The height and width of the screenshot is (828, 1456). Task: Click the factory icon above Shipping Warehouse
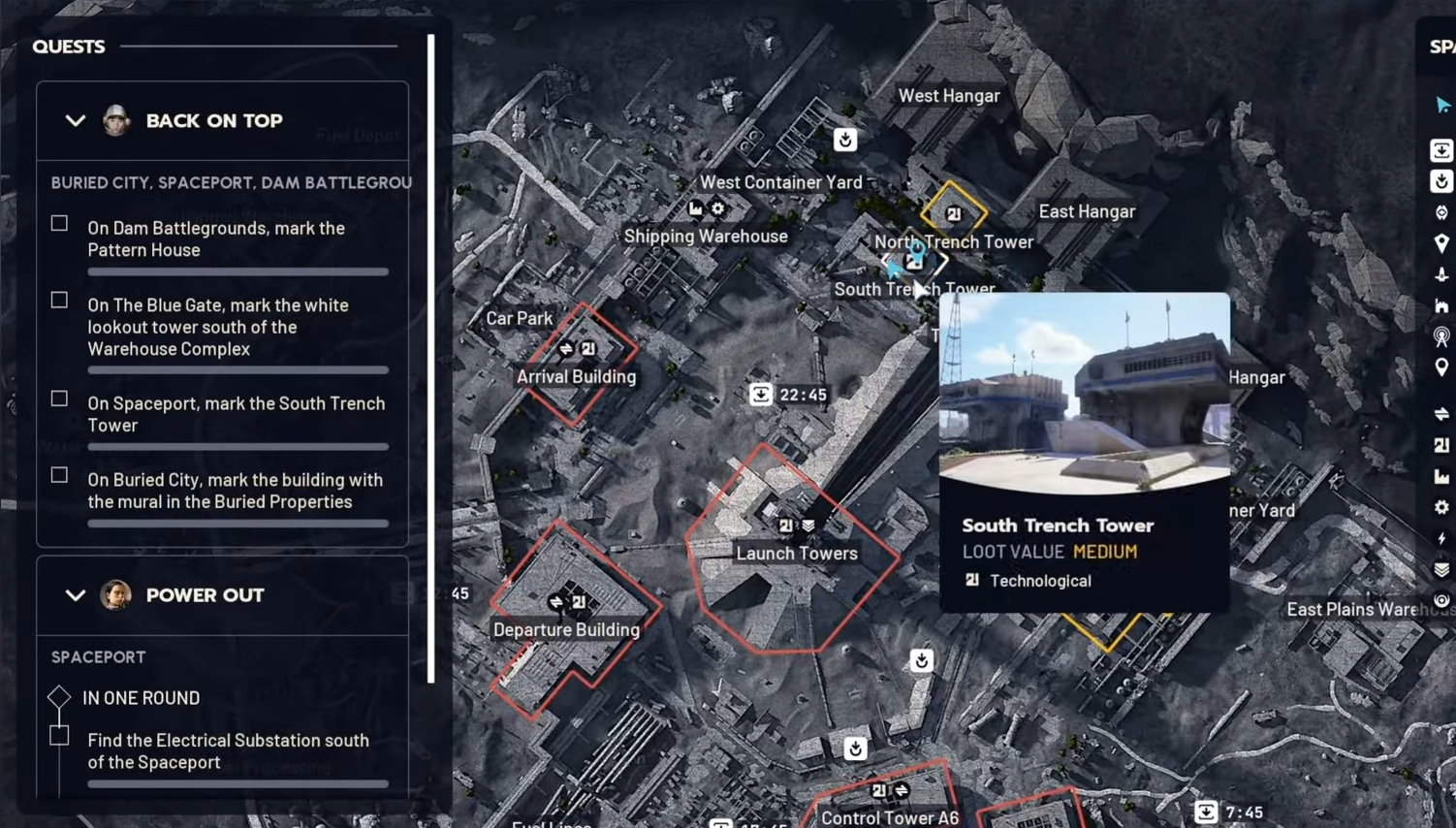point(694,208)
